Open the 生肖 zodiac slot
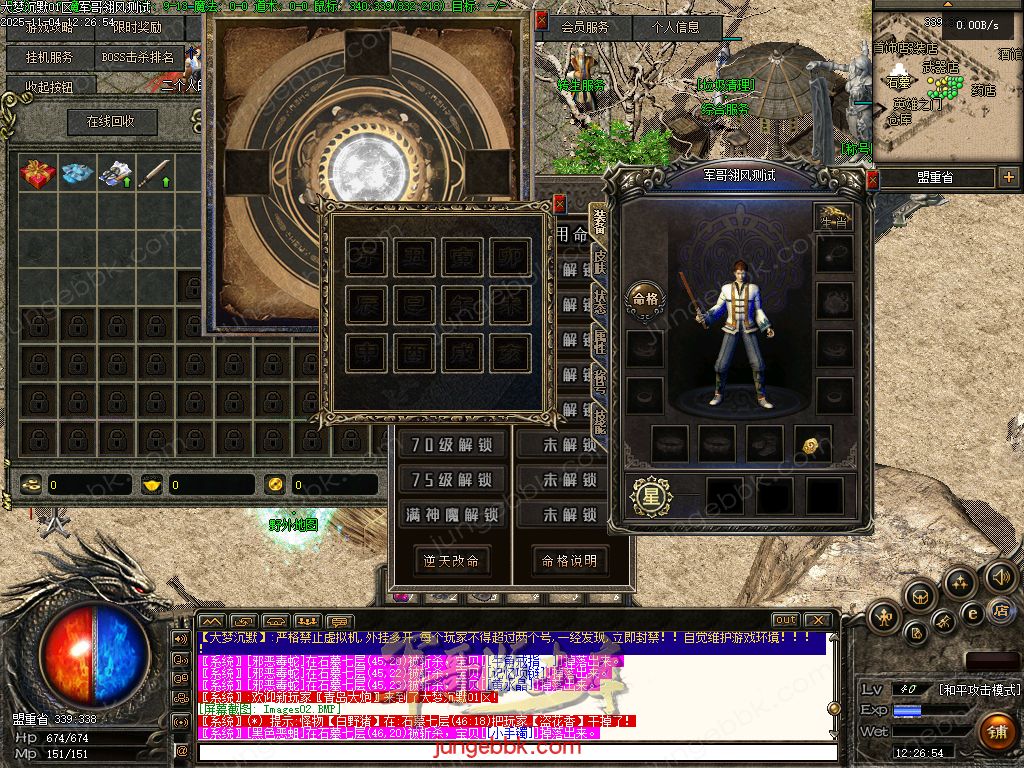This screenshot has height=768, width=1024. point(833,217)
